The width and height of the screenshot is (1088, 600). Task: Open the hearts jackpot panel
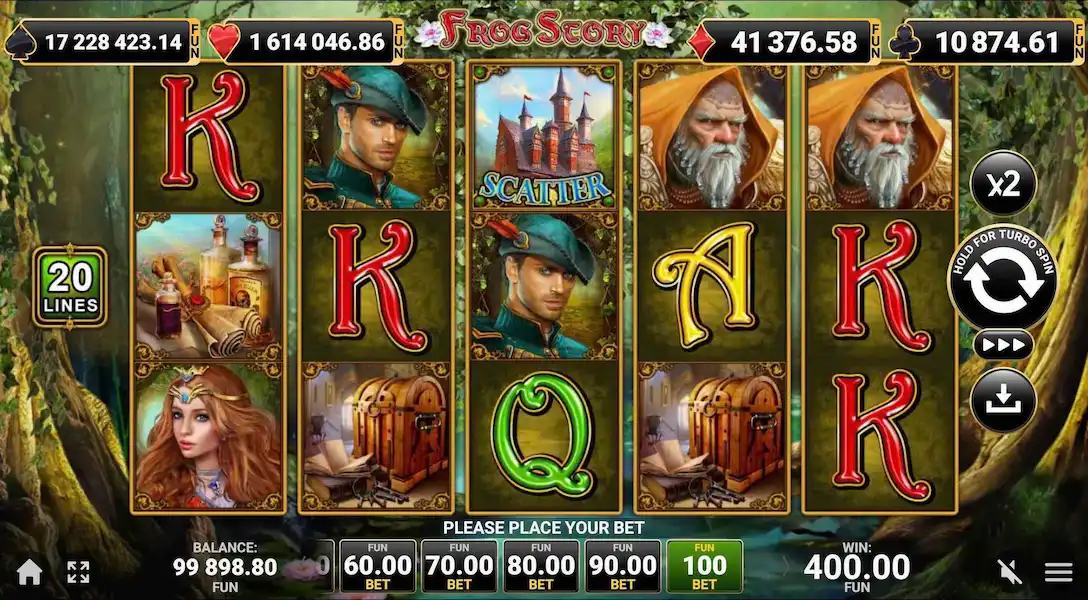click(312, 43)
